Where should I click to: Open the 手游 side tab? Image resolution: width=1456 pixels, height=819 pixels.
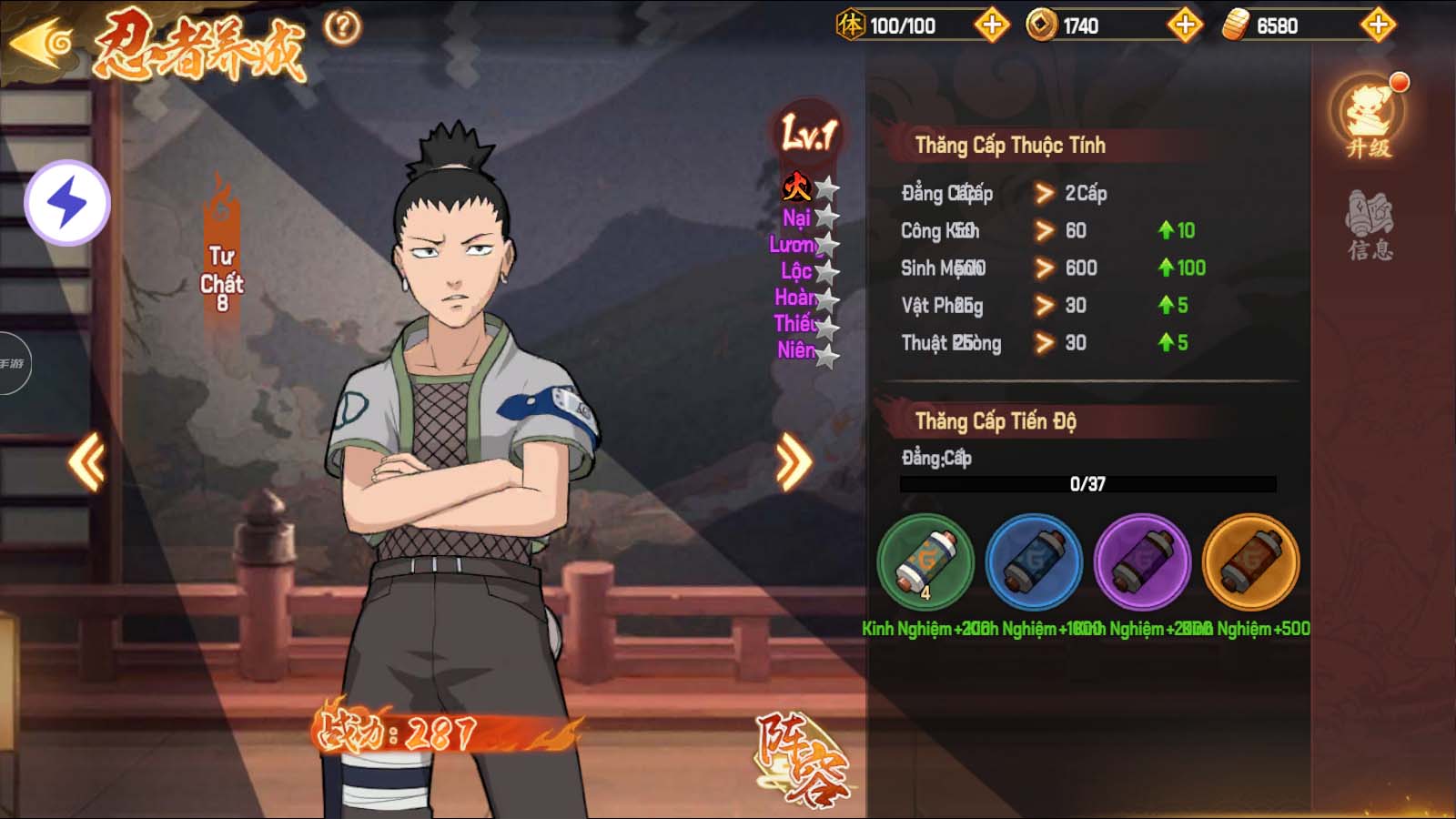point(13,364)
